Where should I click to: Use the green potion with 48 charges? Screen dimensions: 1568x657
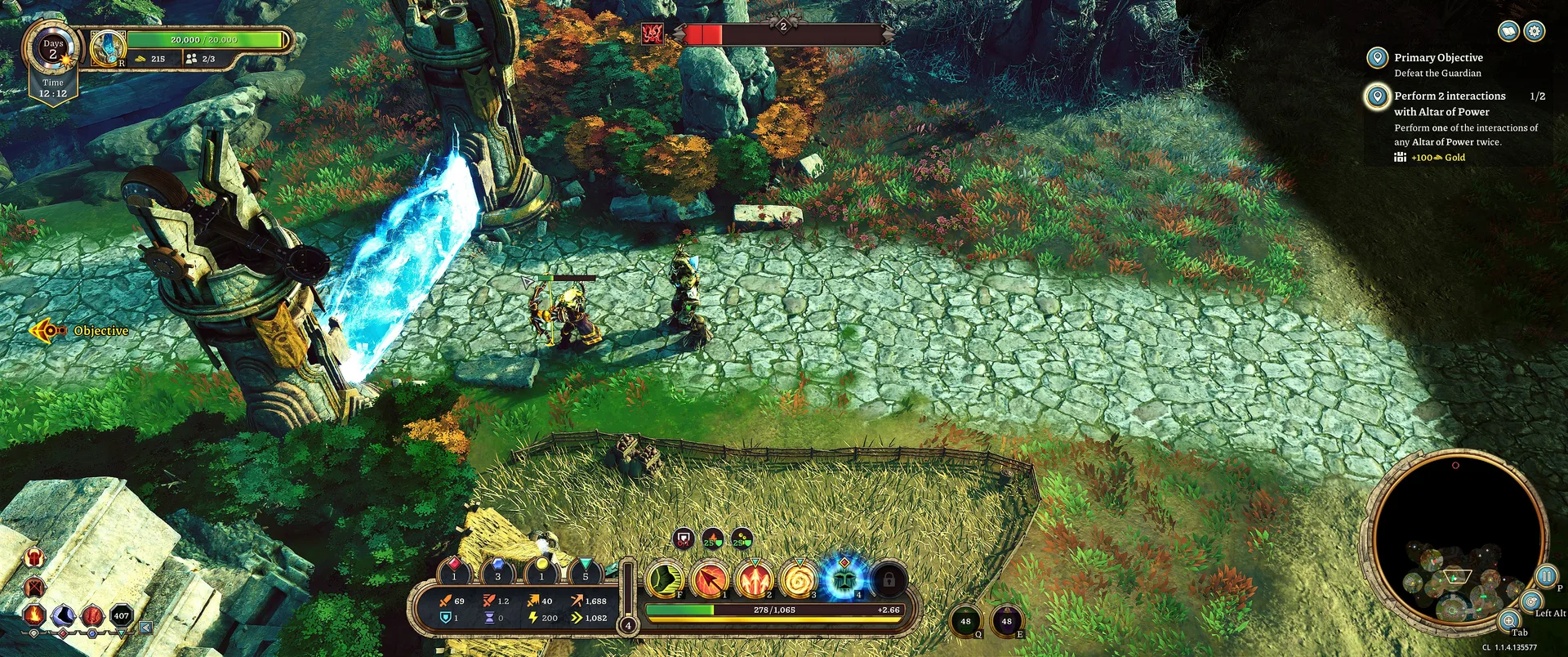[x=965, y=622]
